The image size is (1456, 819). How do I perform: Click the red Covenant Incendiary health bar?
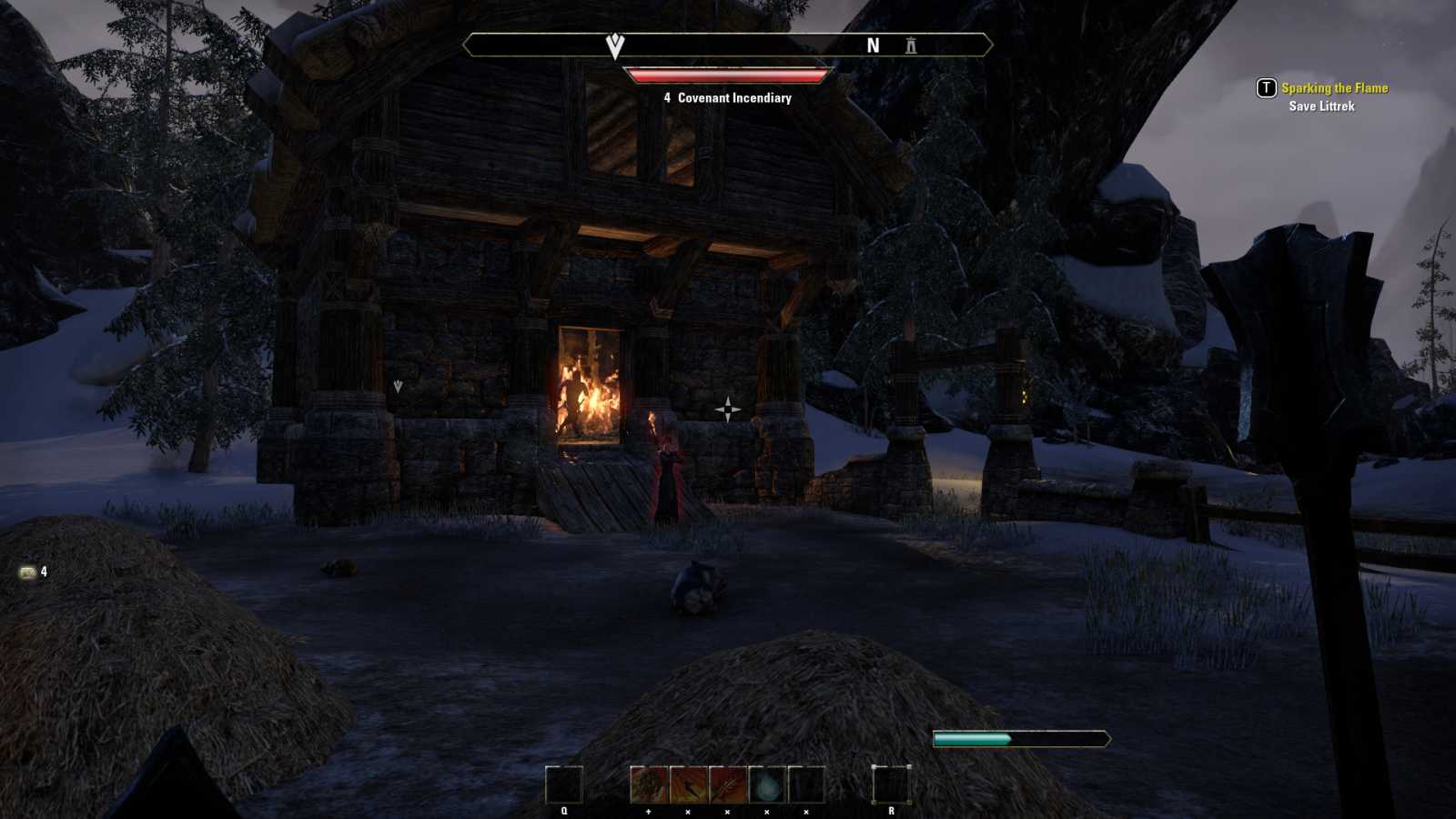(x=728, y=76)
